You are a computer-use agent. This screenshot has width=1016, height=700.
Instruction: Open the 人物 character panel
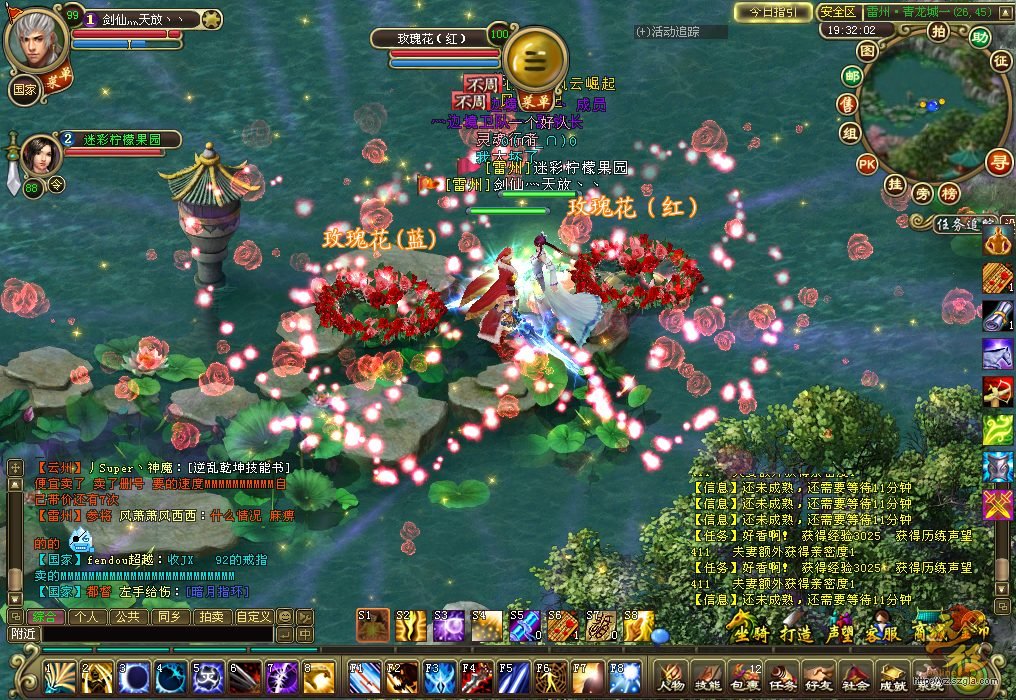click(x=671, y=678)
